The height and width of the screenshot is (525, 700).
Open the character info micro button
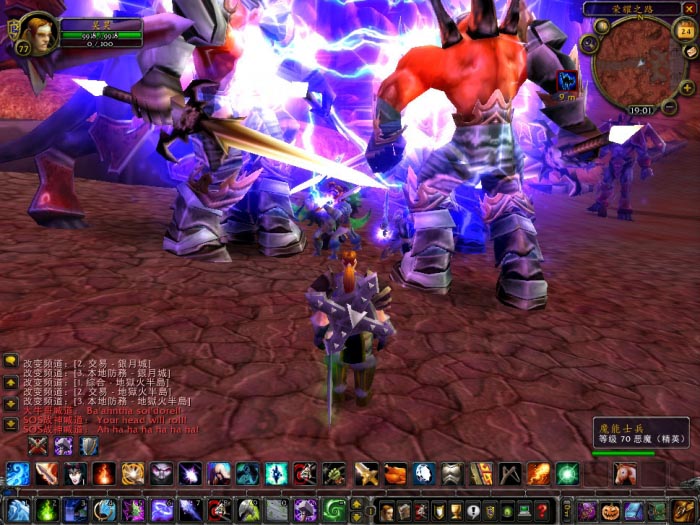pyautogui.click(x=386, y=511)
